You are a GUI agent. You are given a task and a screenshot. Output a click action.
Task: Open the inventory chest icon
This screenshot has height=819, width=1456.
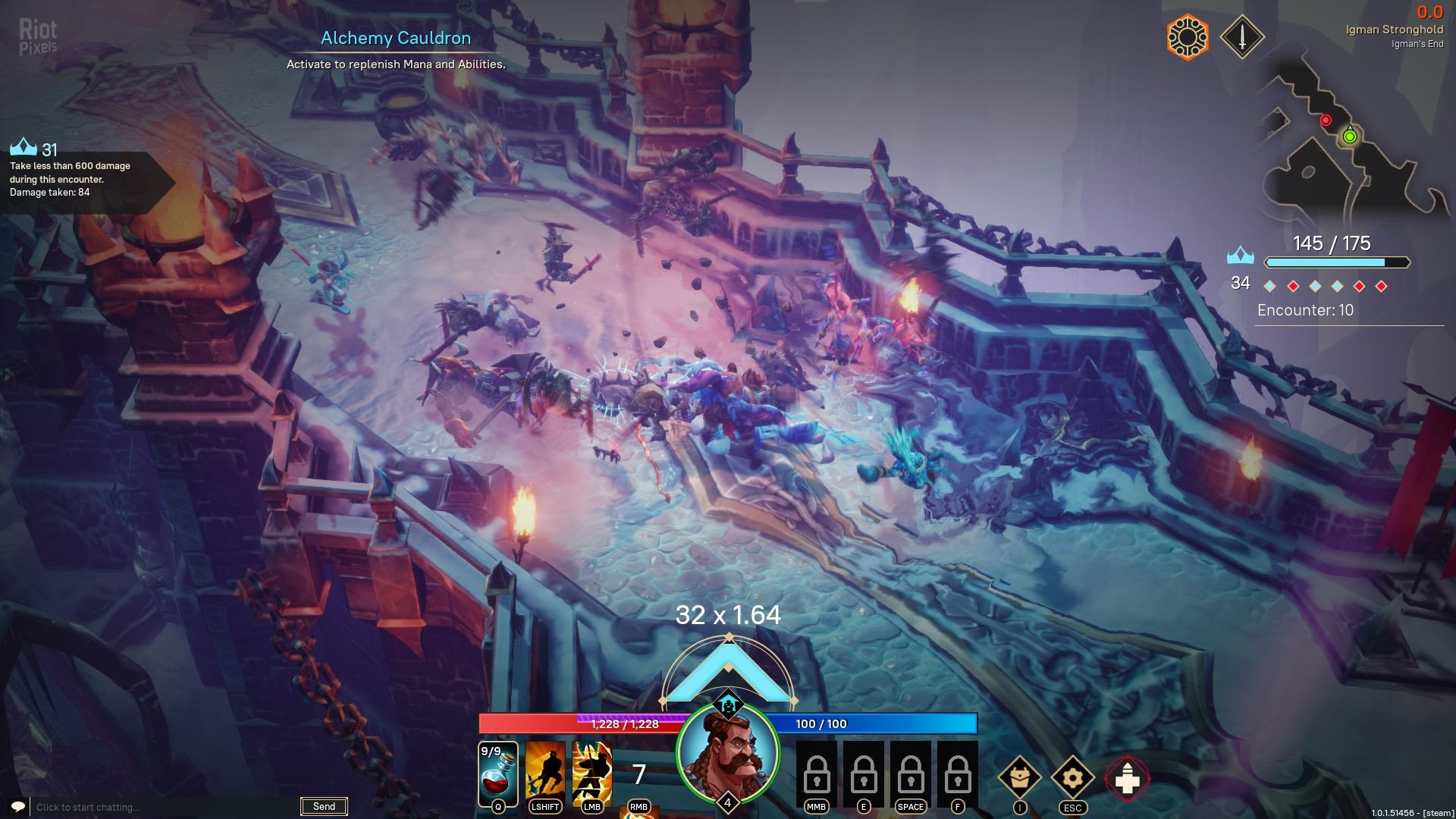pyautogui.click(x=1019, y=777)
